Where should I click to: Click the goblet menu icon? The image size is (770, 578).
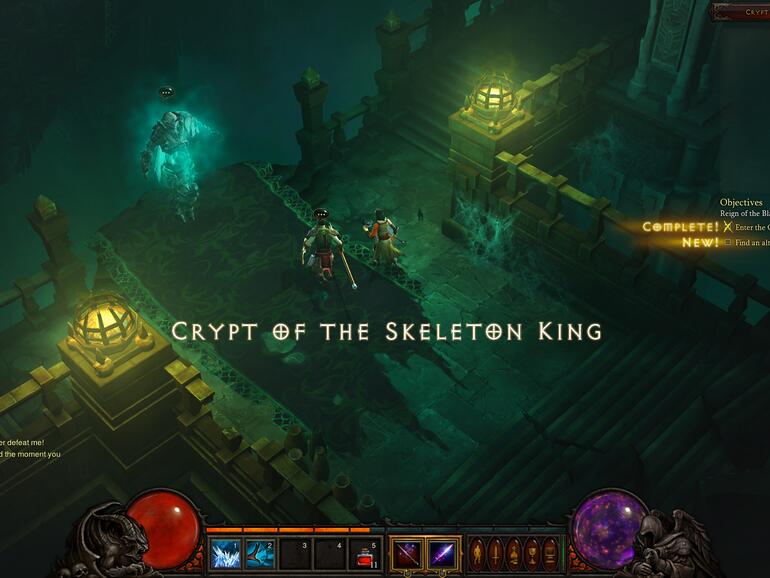point(528,553)
